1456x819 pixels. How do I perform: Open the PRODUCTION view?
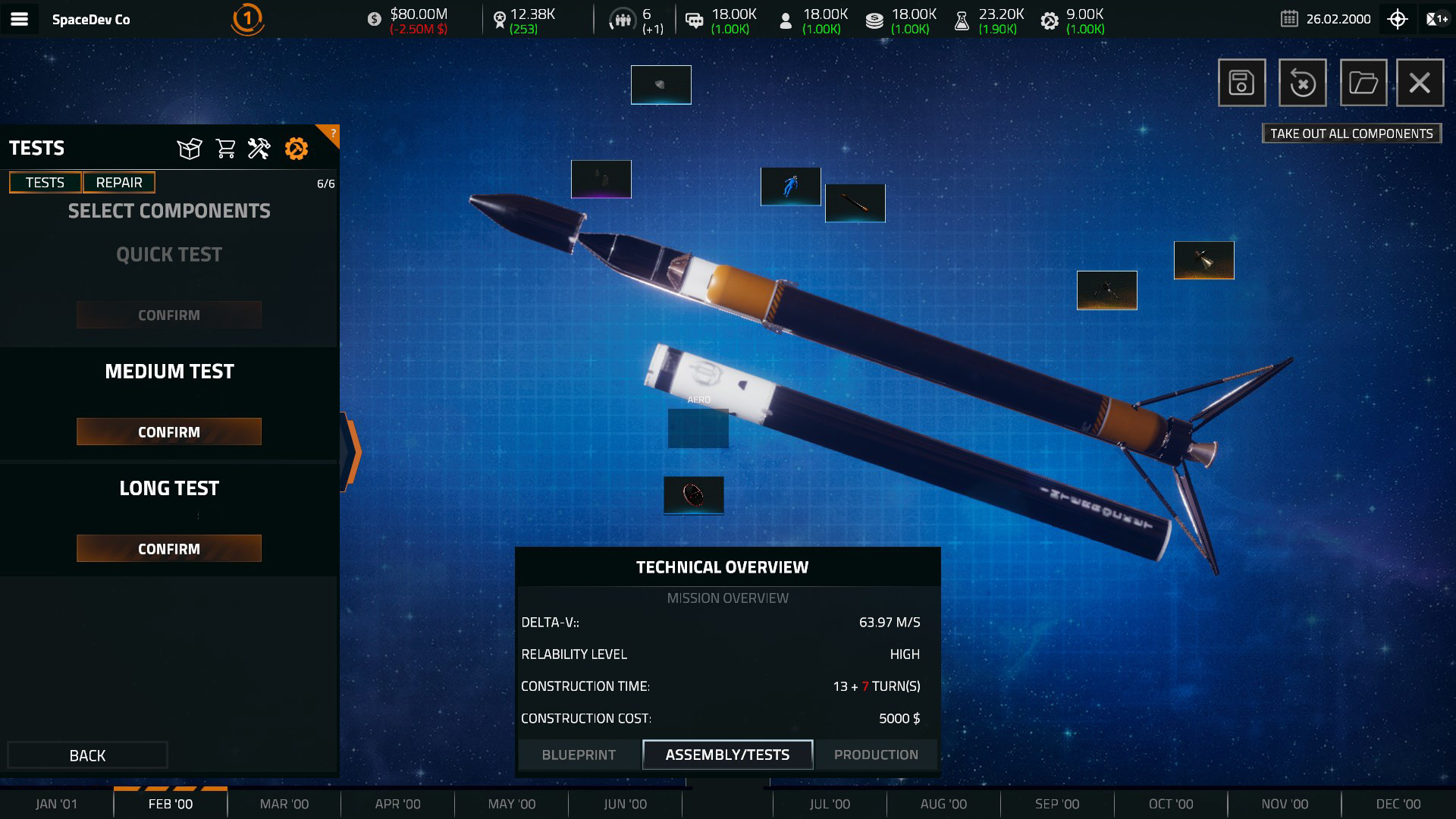875,755
